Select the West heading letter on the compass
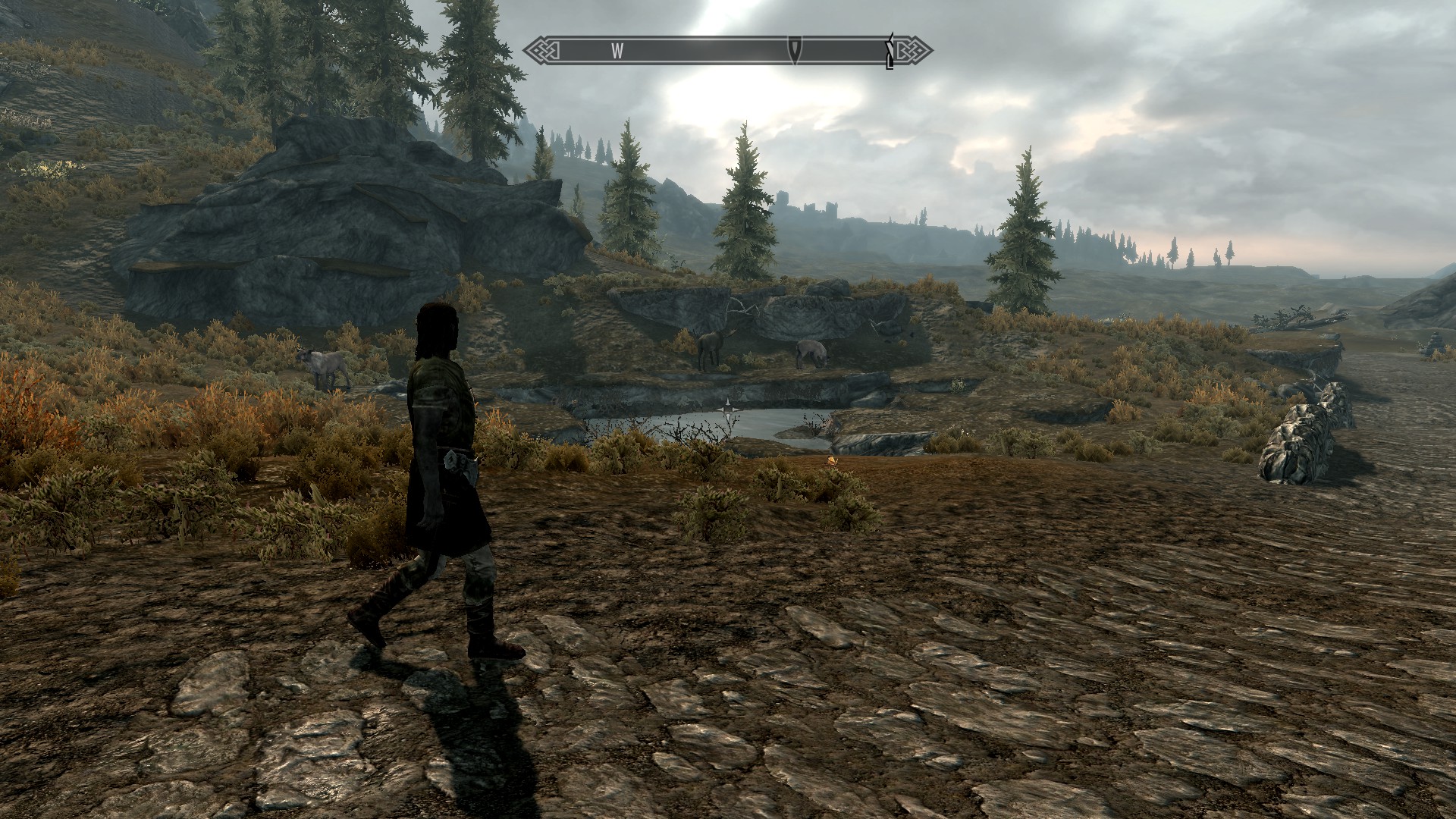Viewport: 1456px width, 819px height. coord(617,51)
